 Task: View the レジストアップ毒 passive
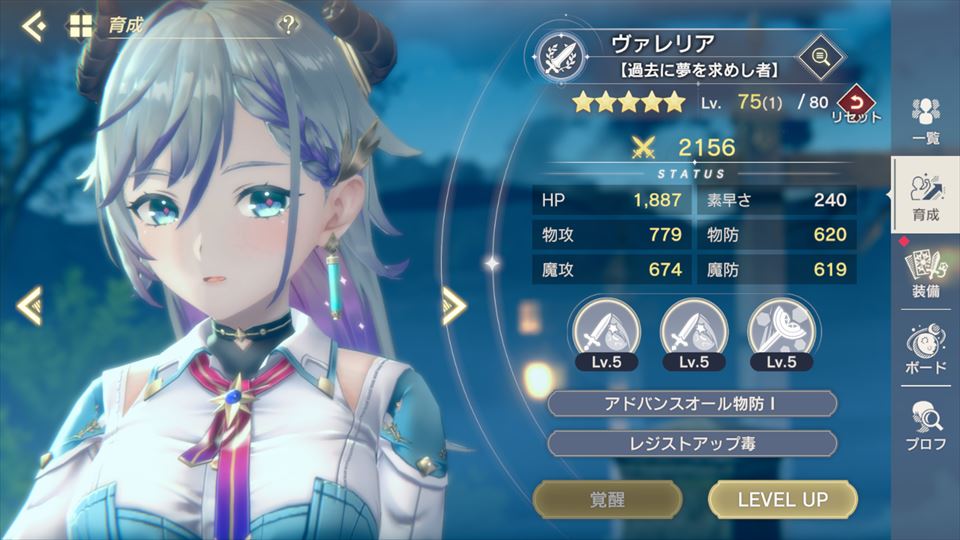692,443
